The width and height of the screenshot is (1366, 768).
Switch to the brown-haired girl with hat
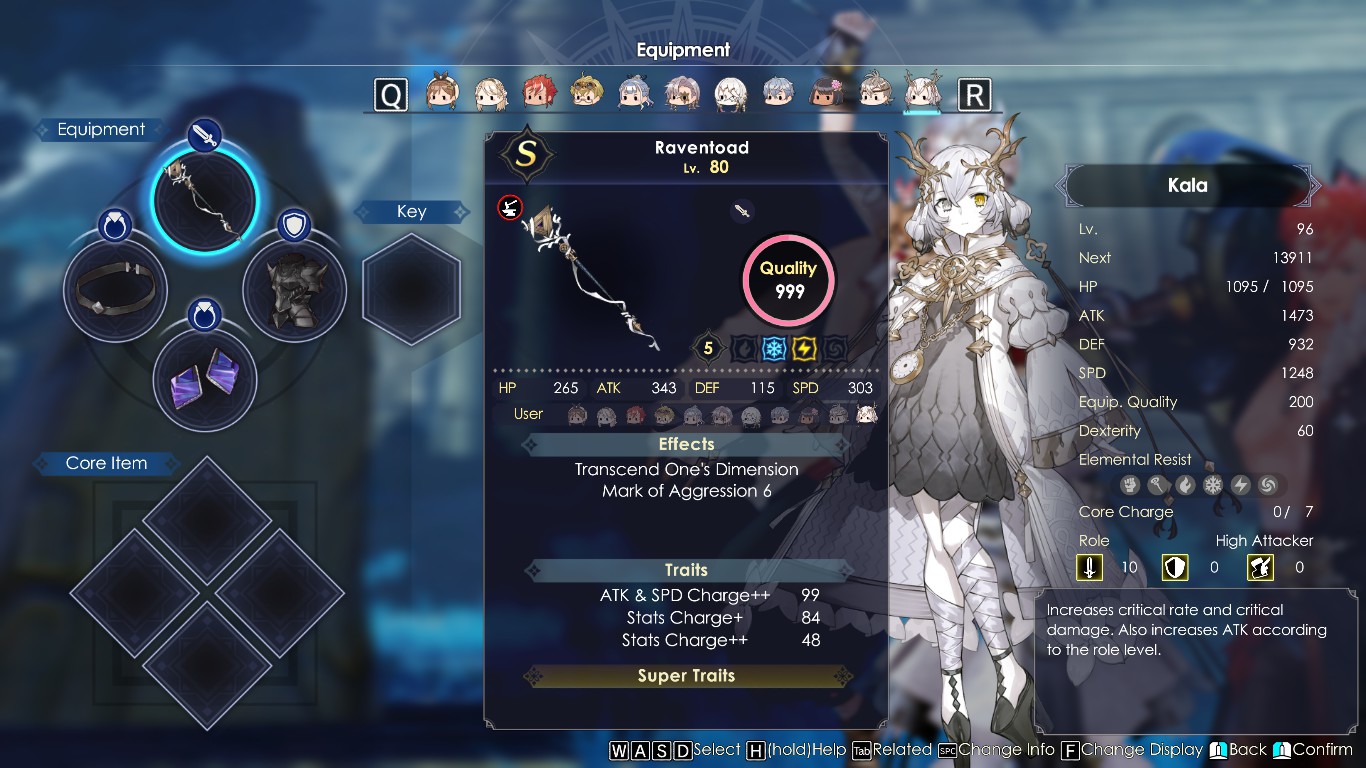441,93
